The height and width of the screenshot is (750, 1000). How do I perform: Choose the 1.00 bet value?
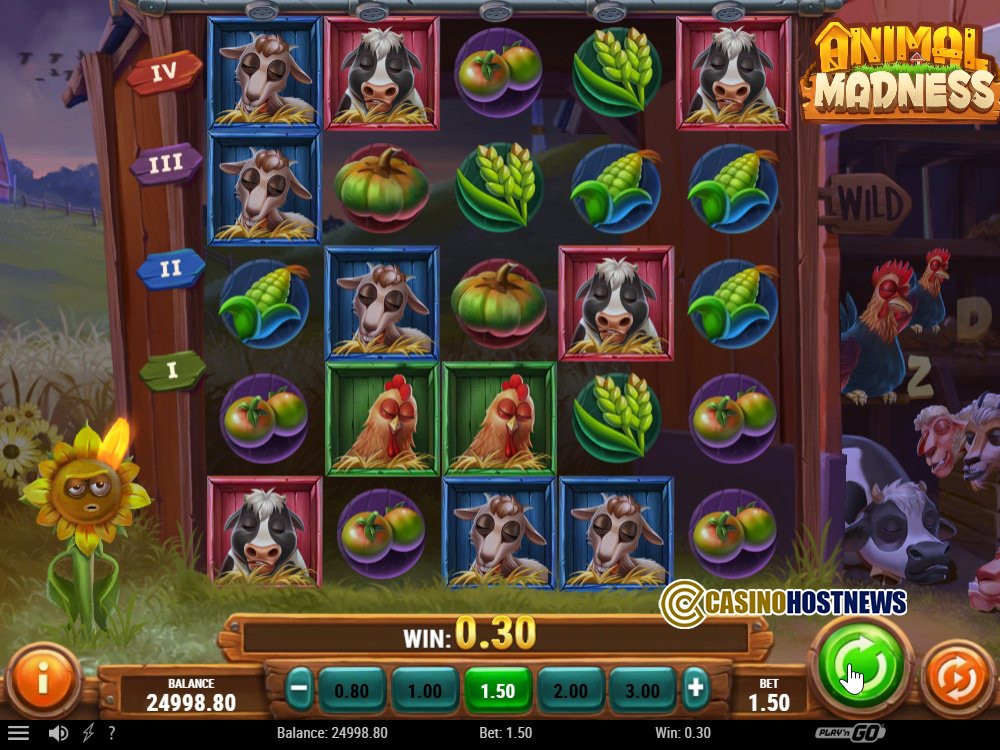coord(425,690)
